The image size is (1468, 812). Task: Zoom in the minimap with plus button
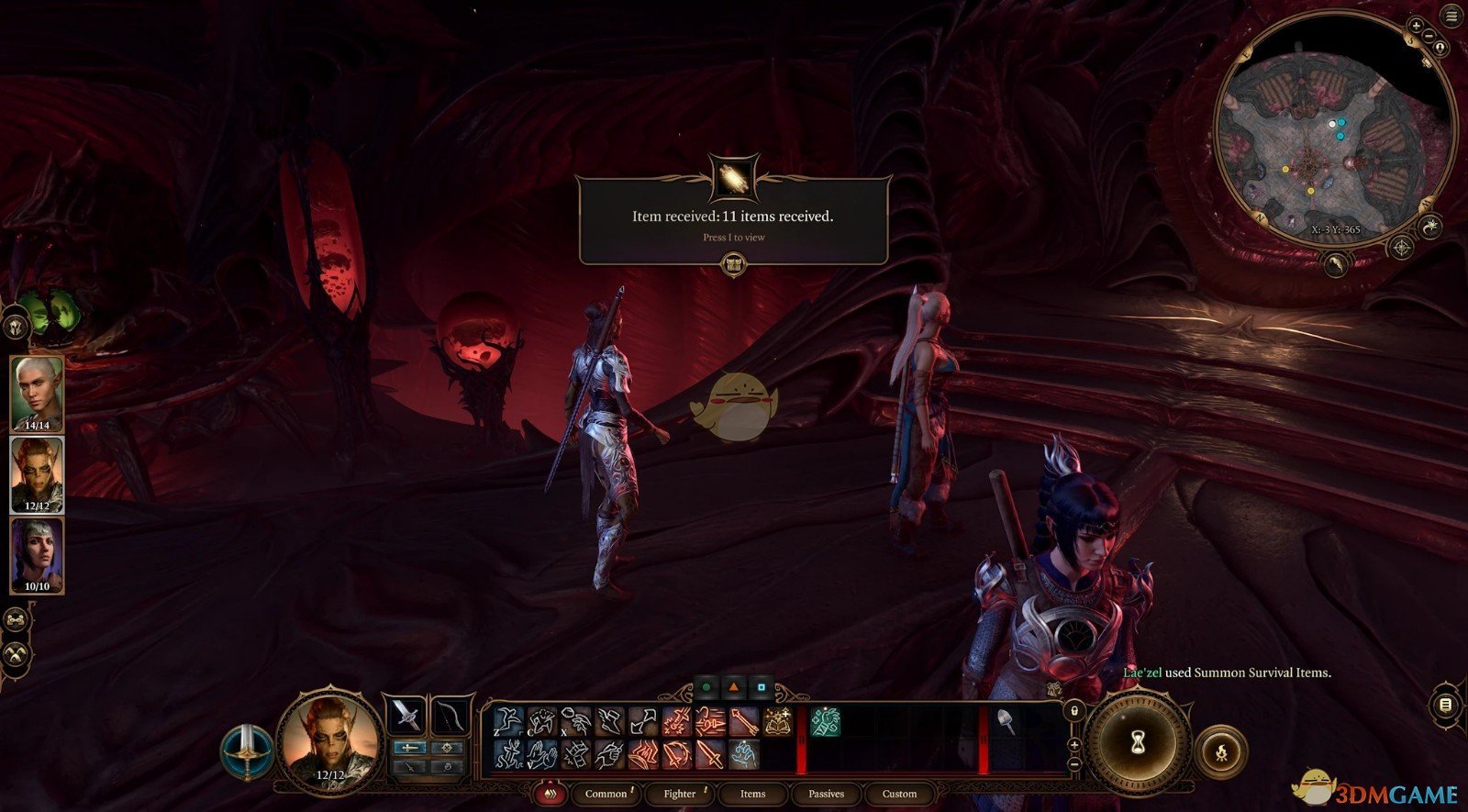coord(1416,27)
